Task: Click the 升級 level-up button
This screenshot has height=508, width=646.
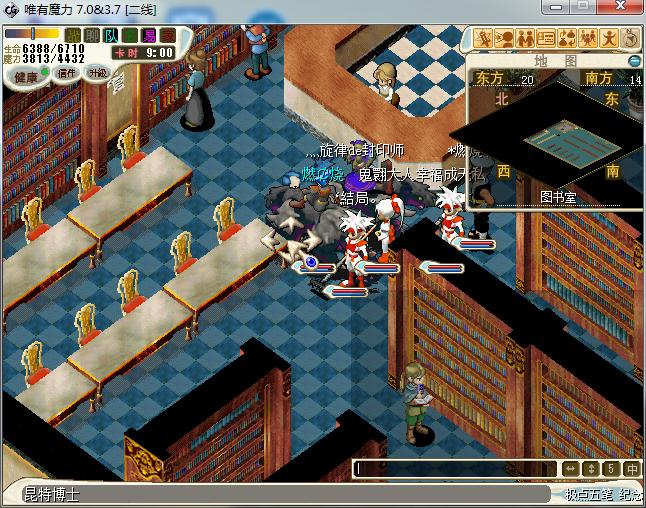Action: click(97, 73)
